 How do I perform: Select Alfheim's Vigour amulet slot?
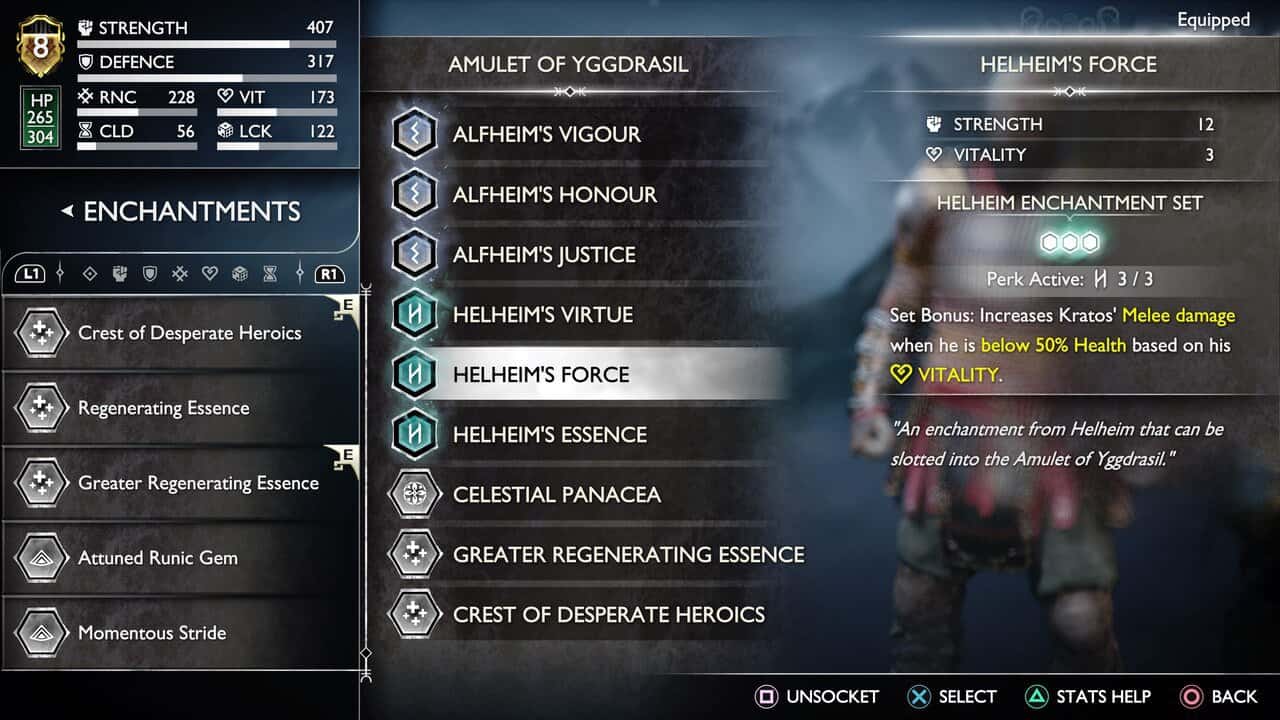pos(546,135)
